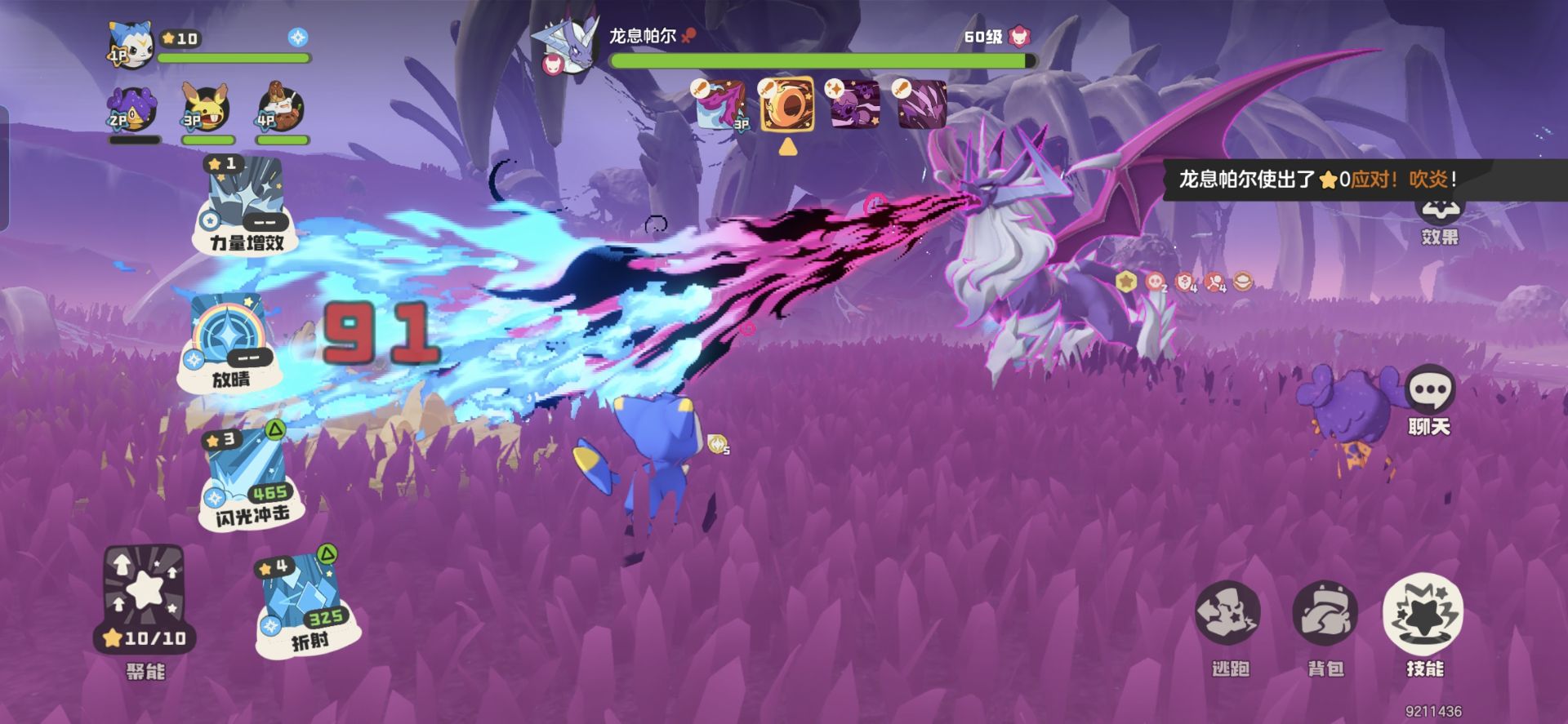This screenshot has width=1568, height=724.
Task: Select the 4P brown teammate portrait
Action: point(281,109)
